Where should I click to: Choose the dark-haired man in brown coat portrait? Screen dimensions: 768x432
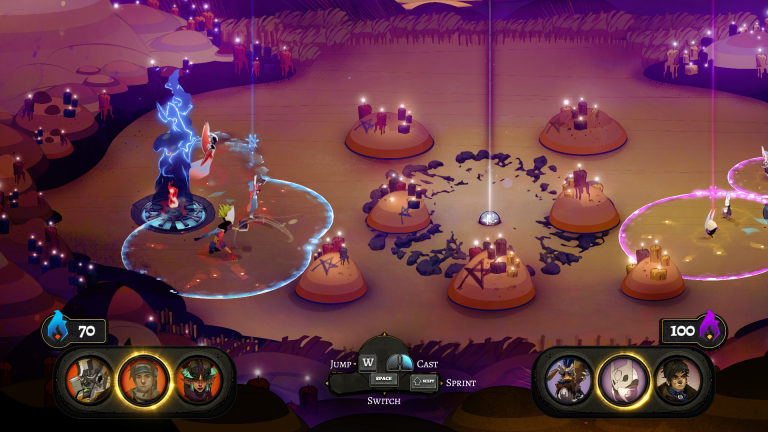click(677, 381)
